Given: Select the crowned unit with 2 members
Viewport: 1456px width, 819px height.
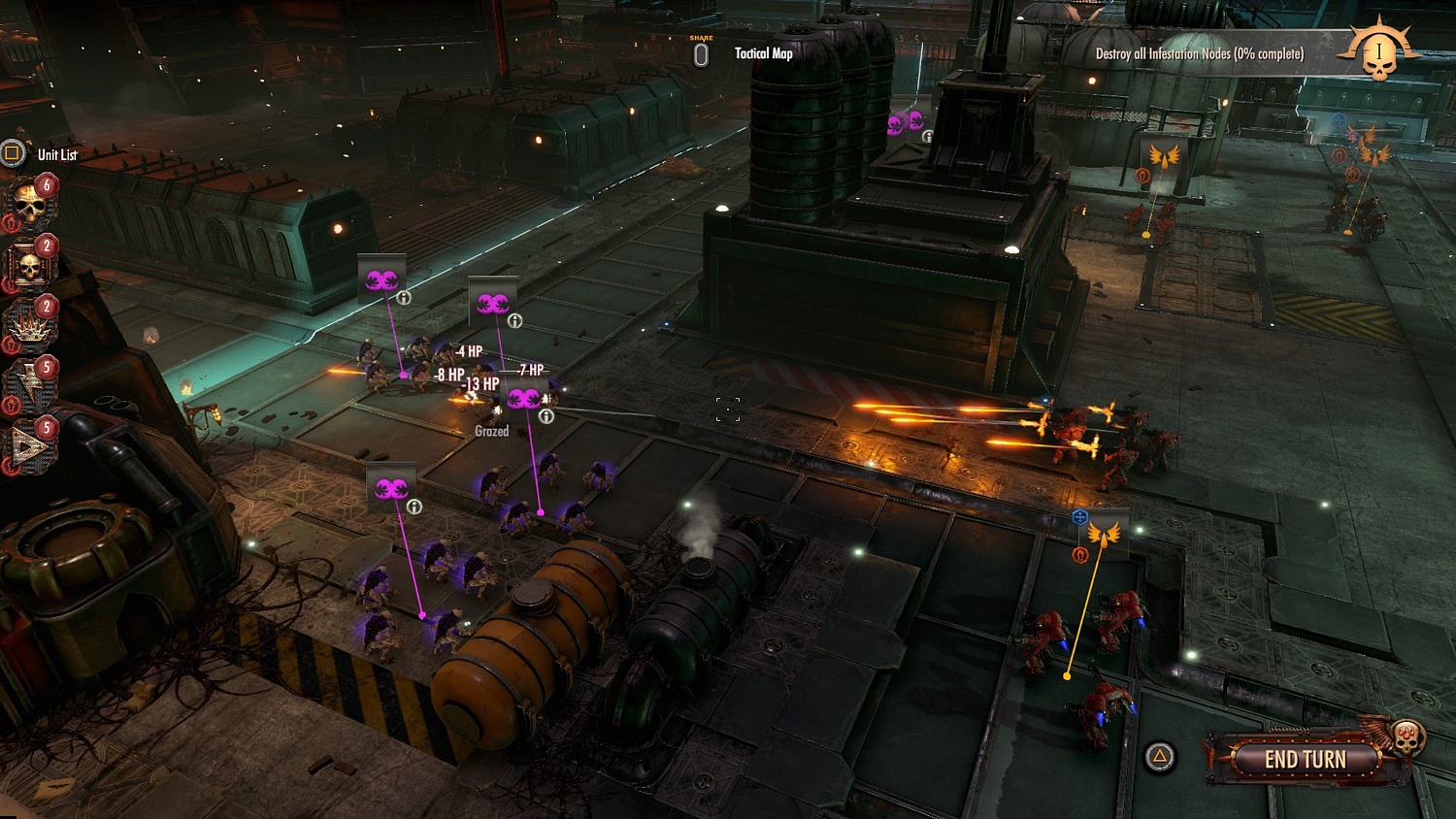Looking at the screenshot, I should (26, 328).
